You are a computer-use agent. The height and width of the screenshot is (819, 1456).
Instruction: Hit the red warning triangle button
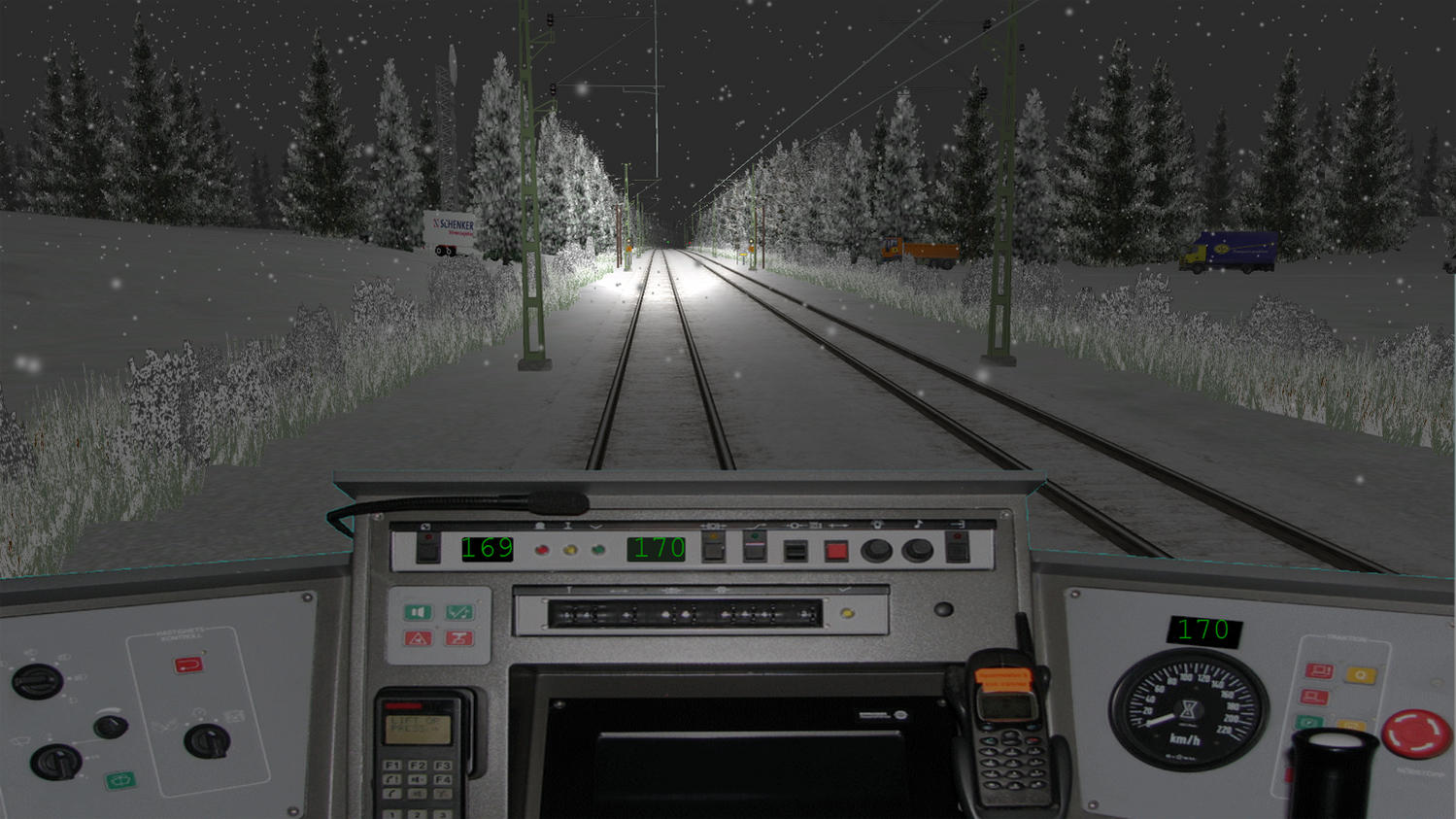(x=419, y=638)
